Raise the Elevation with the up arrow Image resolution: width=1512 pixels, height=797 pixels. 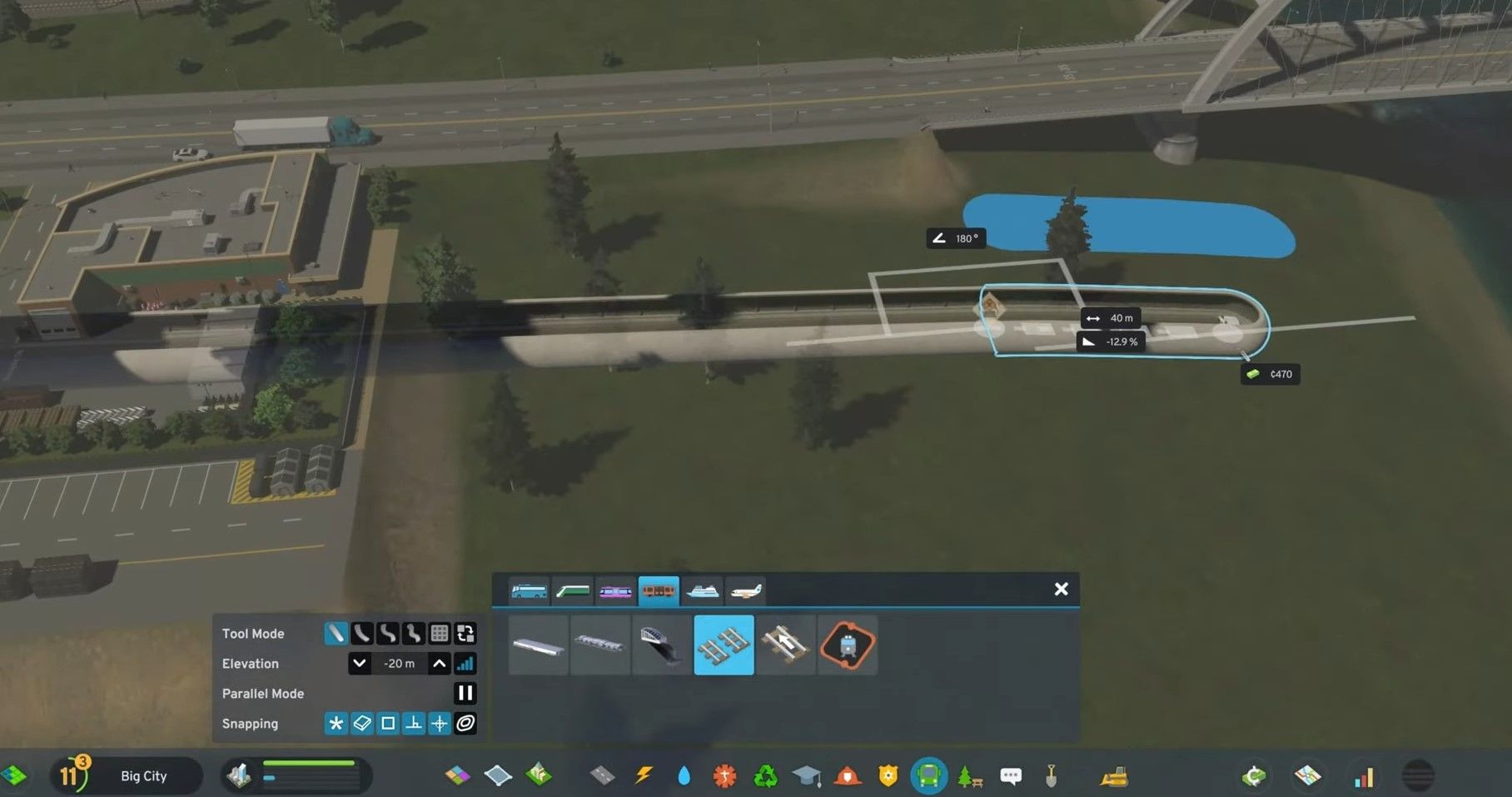[439, 664]
